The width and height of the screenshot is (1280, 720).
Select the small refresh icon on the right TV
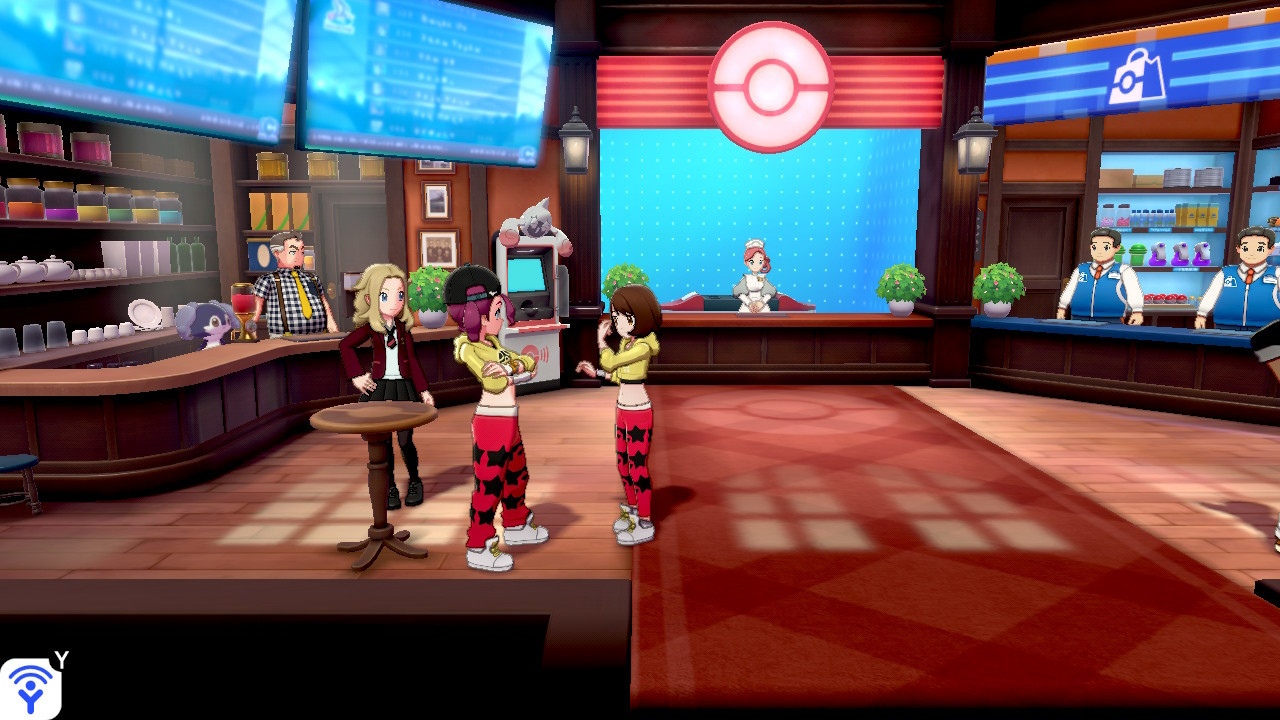tap(527, 153)
